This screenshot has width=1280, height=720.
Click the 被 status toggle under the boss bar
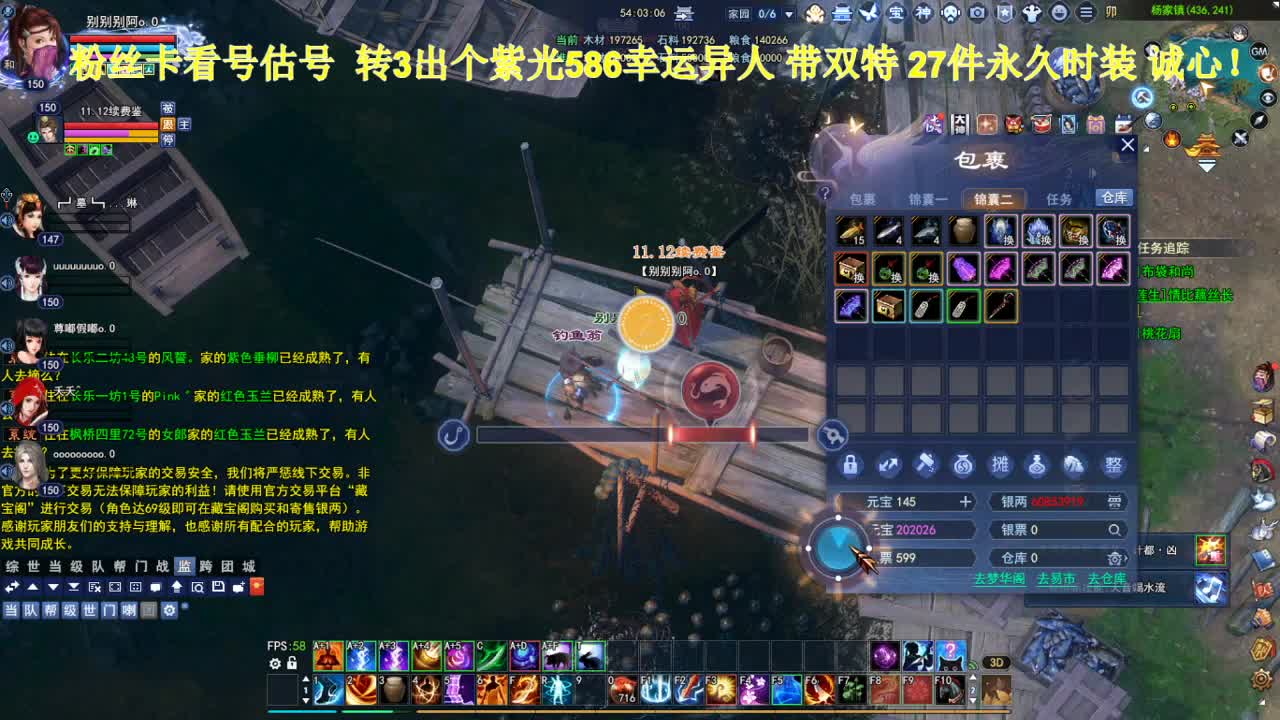(x=168, y=107)
